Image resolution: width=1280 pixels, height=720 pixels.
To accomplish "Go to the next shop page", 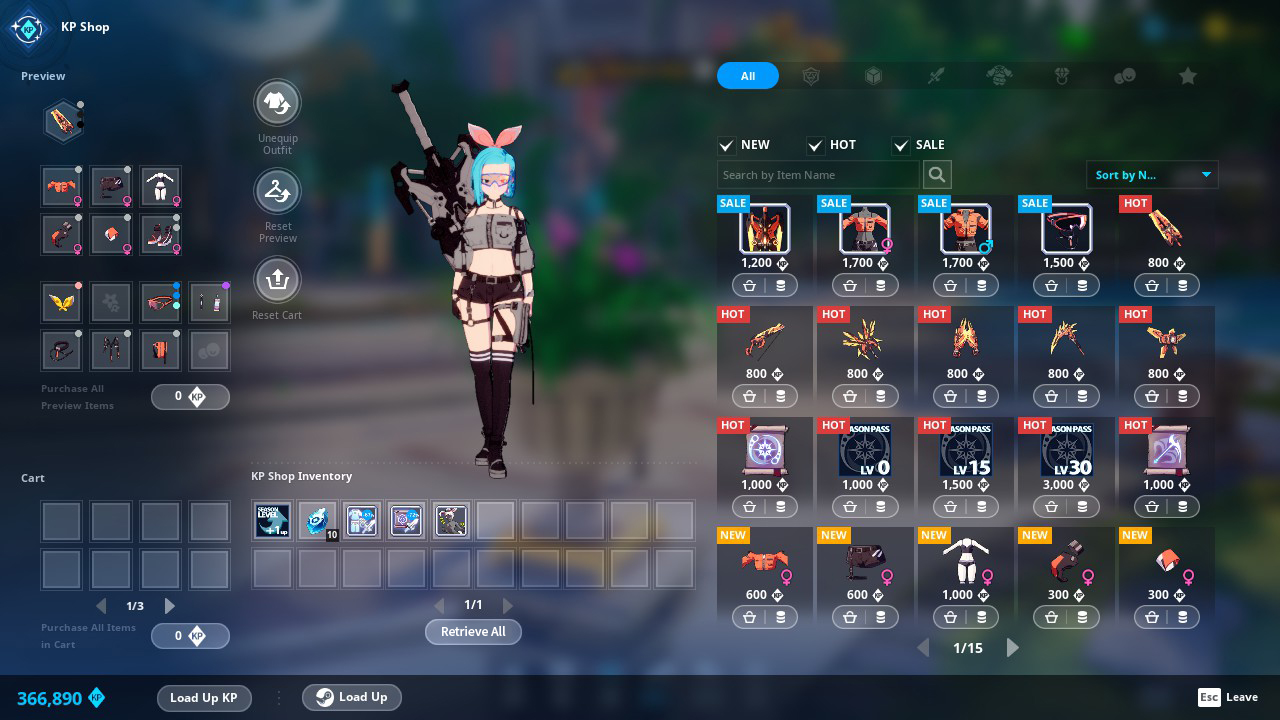I will point(1012,648).
